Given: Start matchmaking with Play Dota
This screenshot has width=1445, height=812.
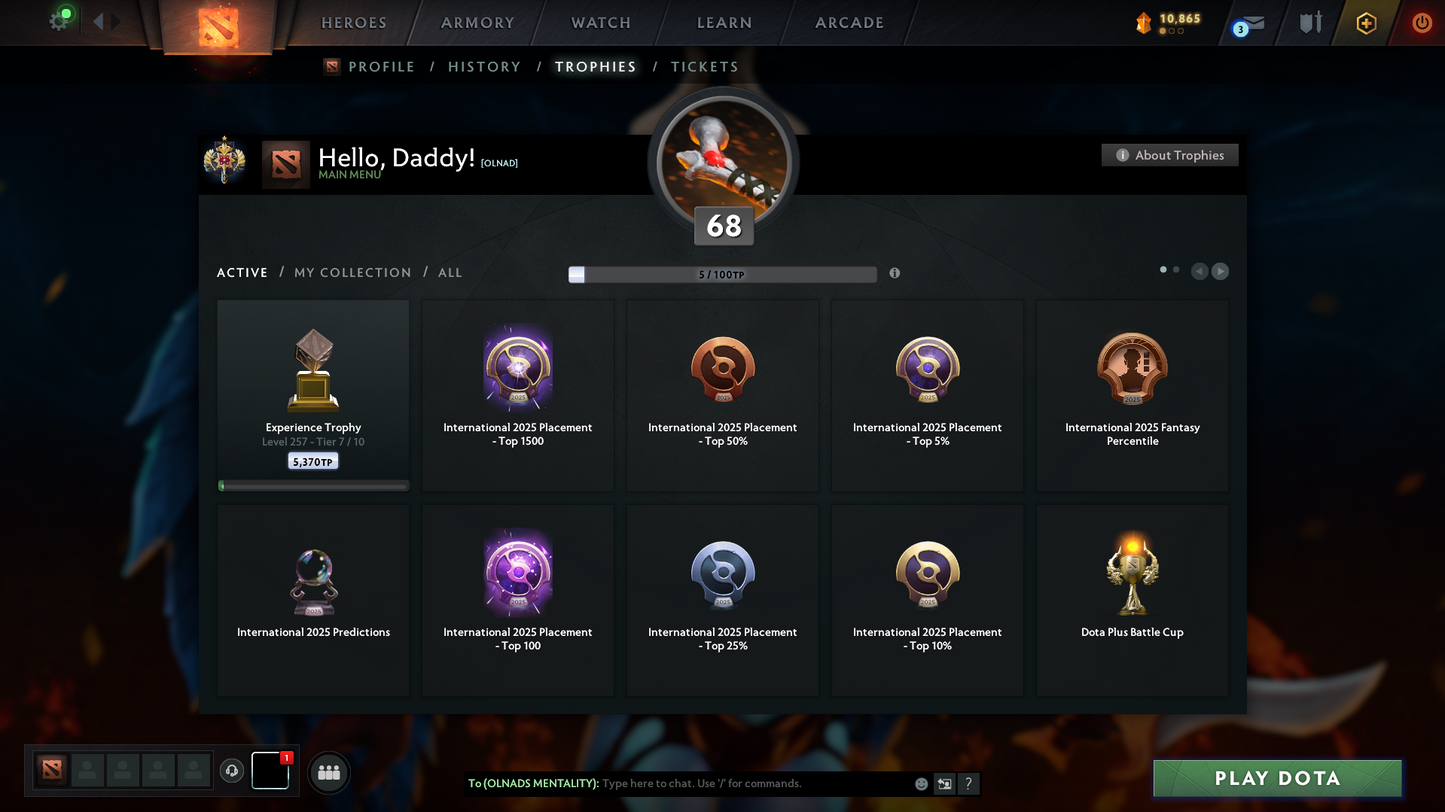Looking at the screenshot, I should [1277, 779].
